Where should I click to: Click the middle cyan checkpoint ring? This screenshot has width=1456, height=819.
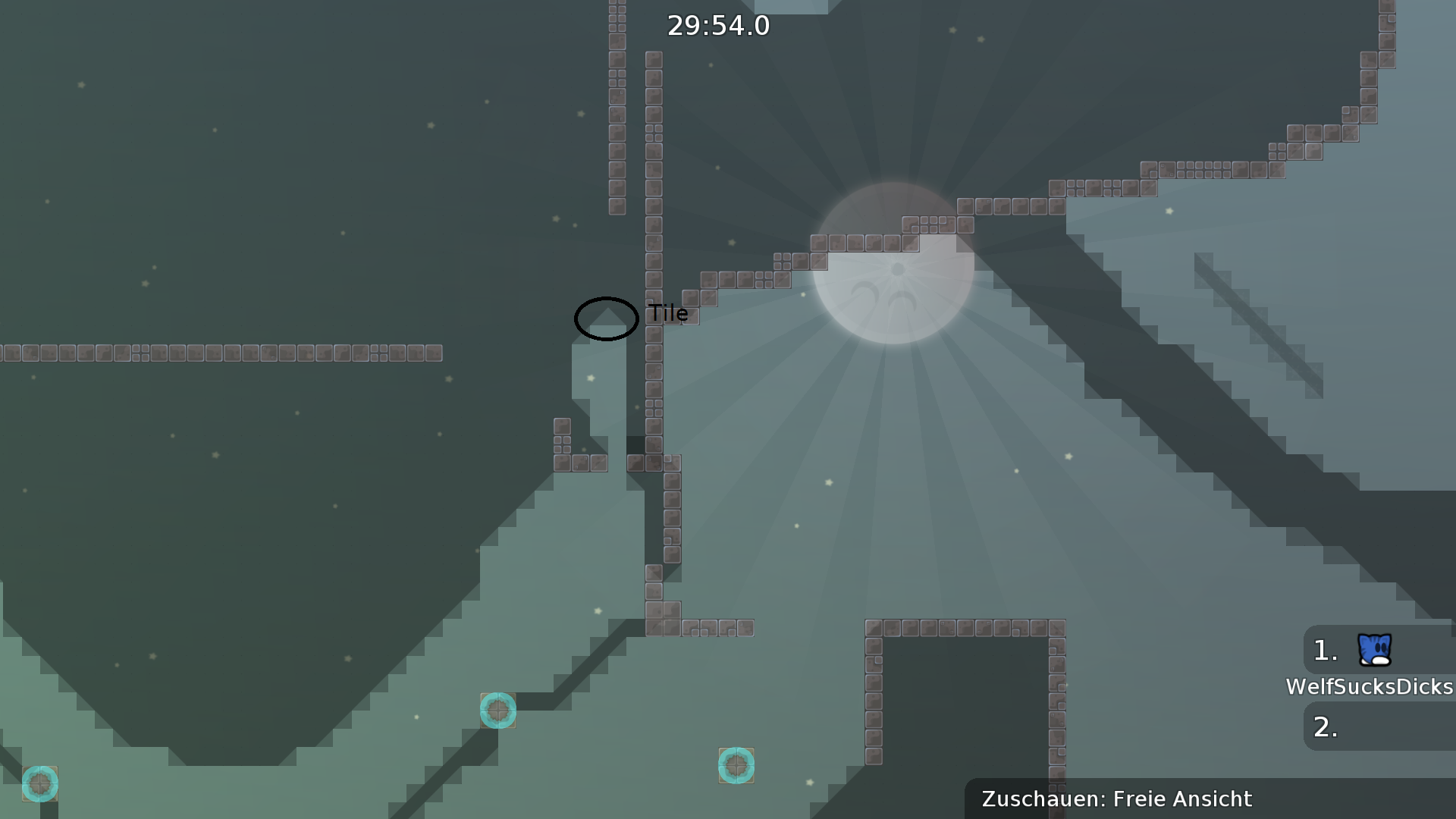coord(498,711)
